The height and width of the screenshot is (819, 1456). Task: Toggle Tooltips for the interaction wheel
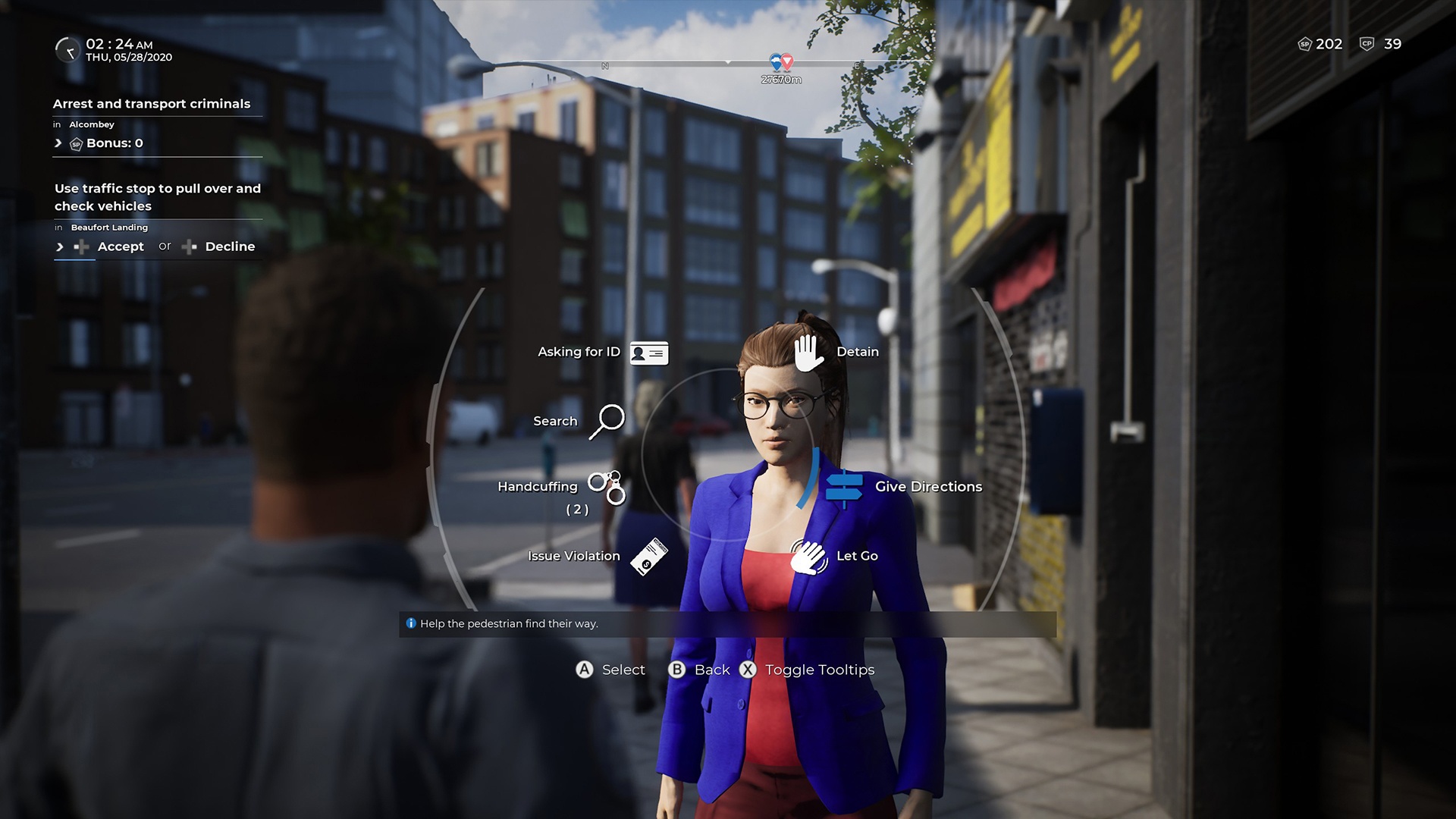pos(819,670)
